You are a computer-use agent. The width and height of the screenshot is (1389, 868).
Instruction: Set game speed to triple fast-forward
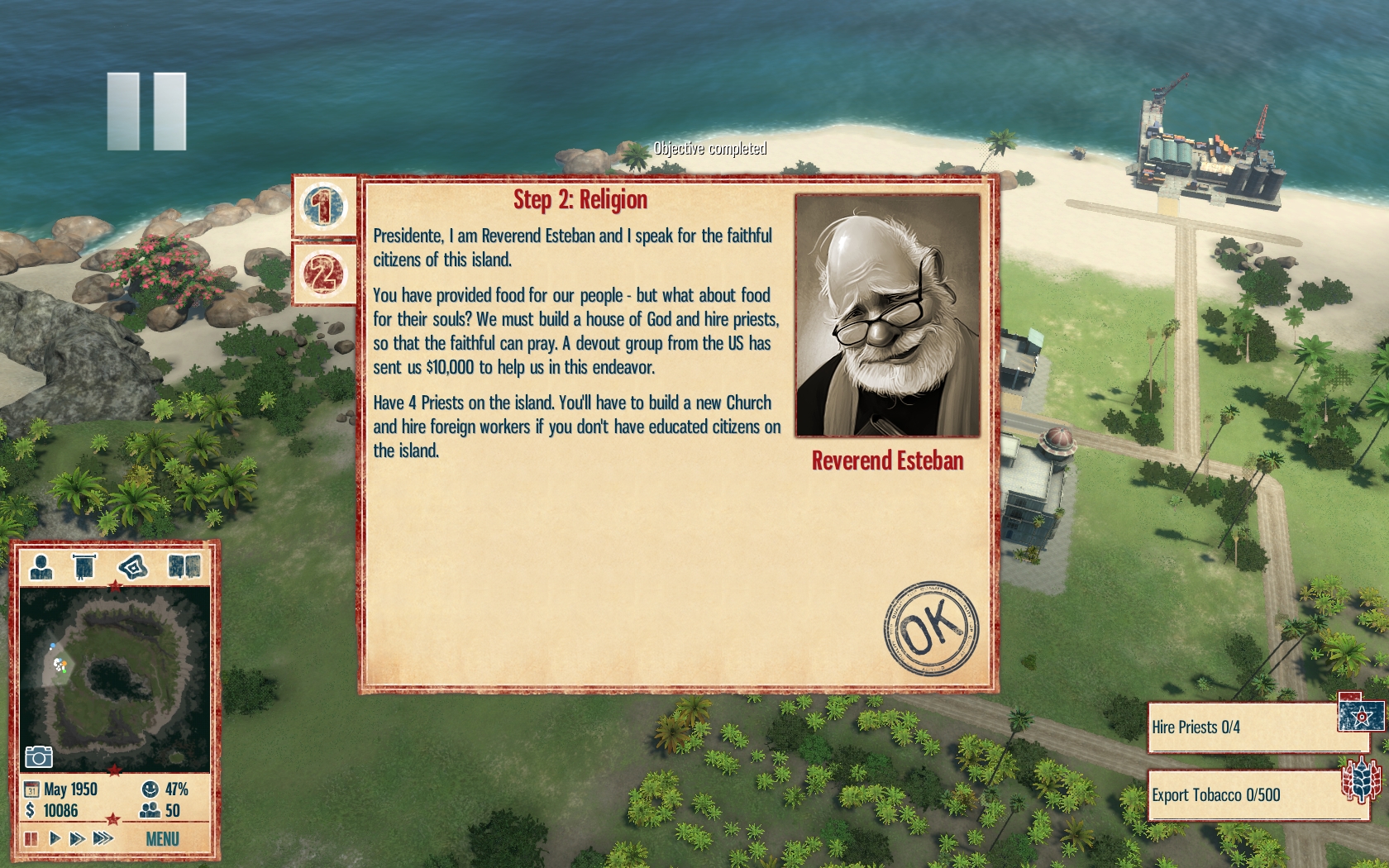(103, 838)
